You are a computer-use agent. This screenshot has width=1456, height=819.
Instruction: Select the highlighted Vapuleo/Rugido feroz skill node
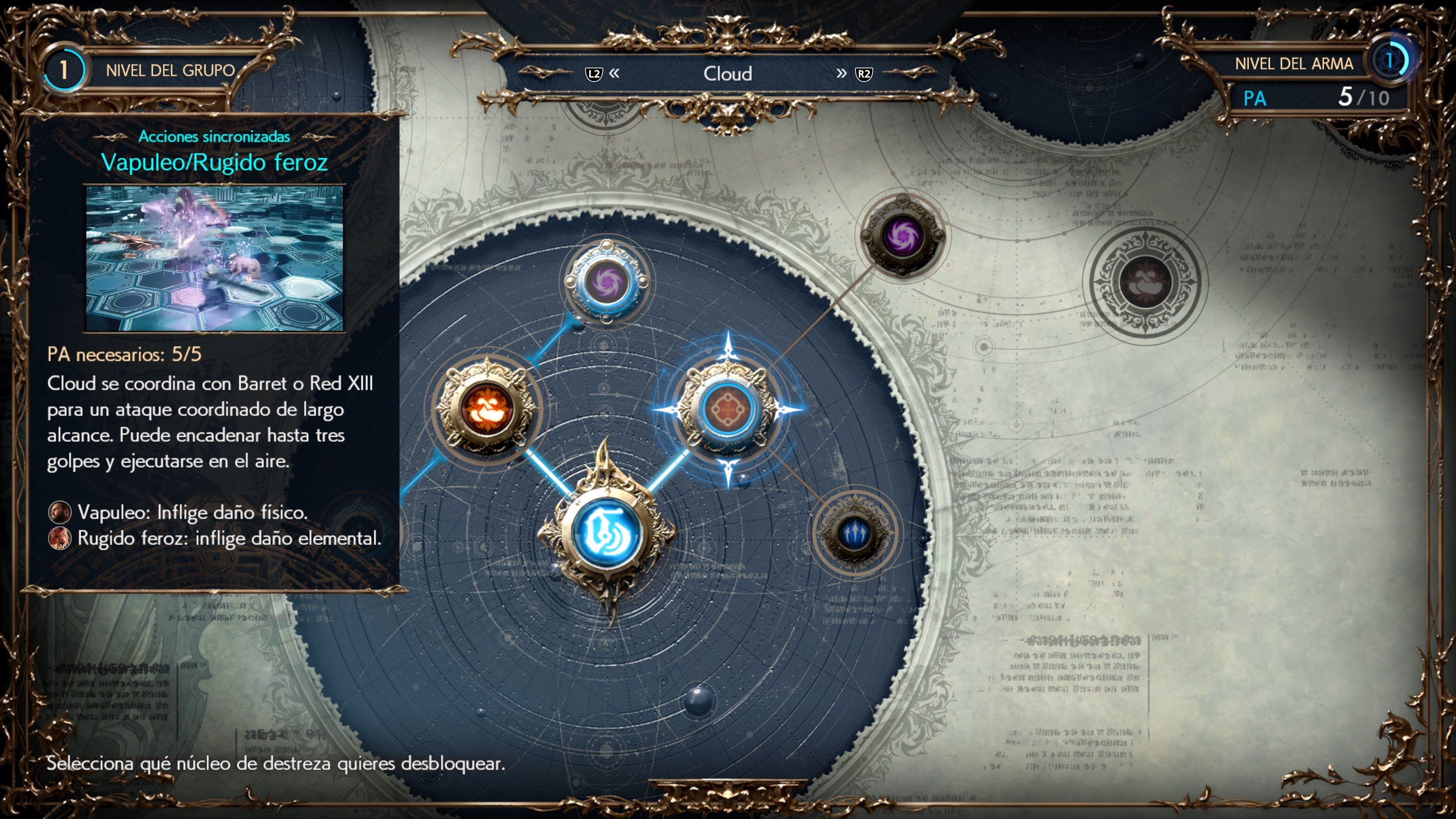tap(728, 408)
